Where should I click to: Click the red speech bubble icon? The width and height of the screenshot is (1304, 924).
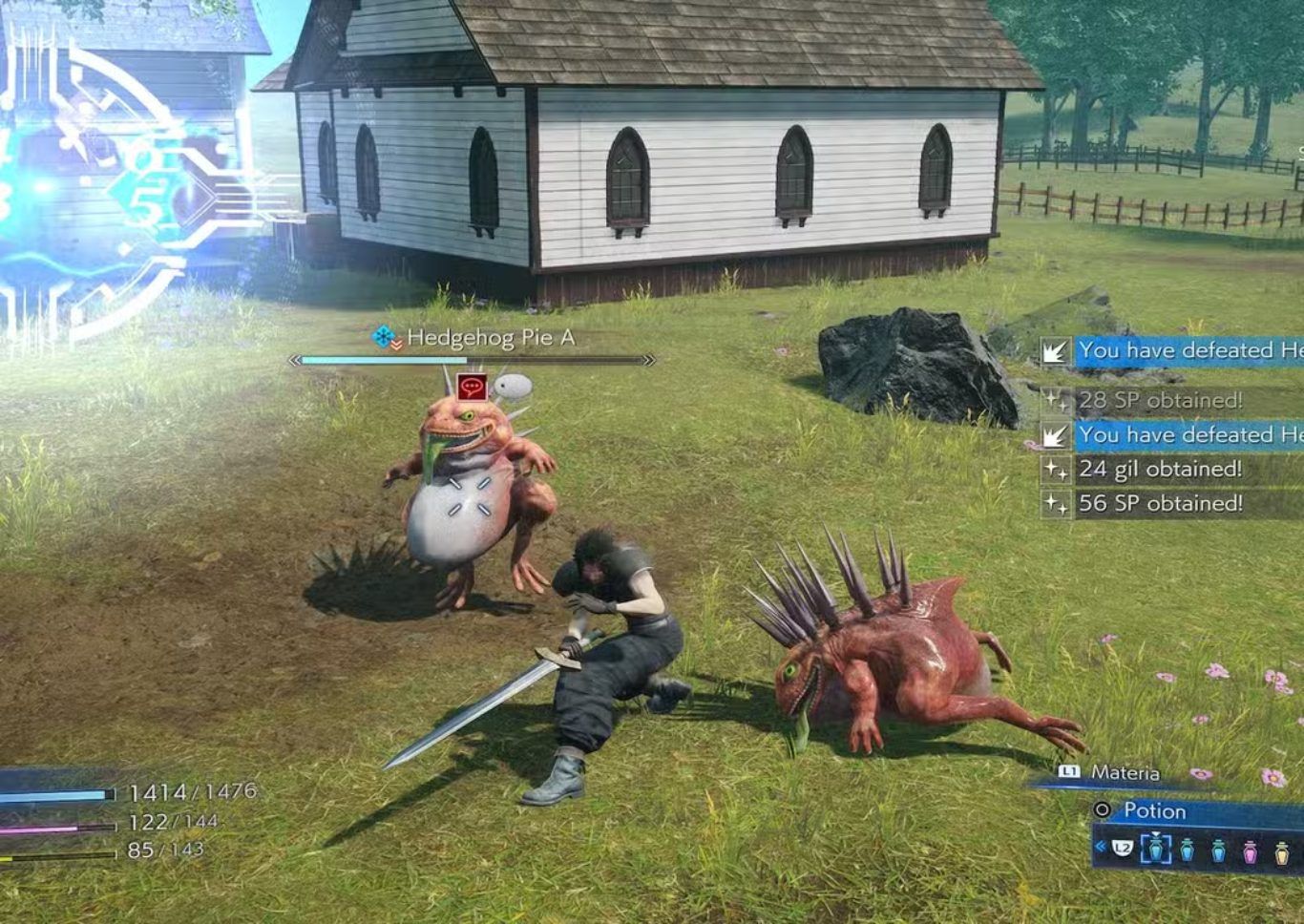[x=472, y=387]
